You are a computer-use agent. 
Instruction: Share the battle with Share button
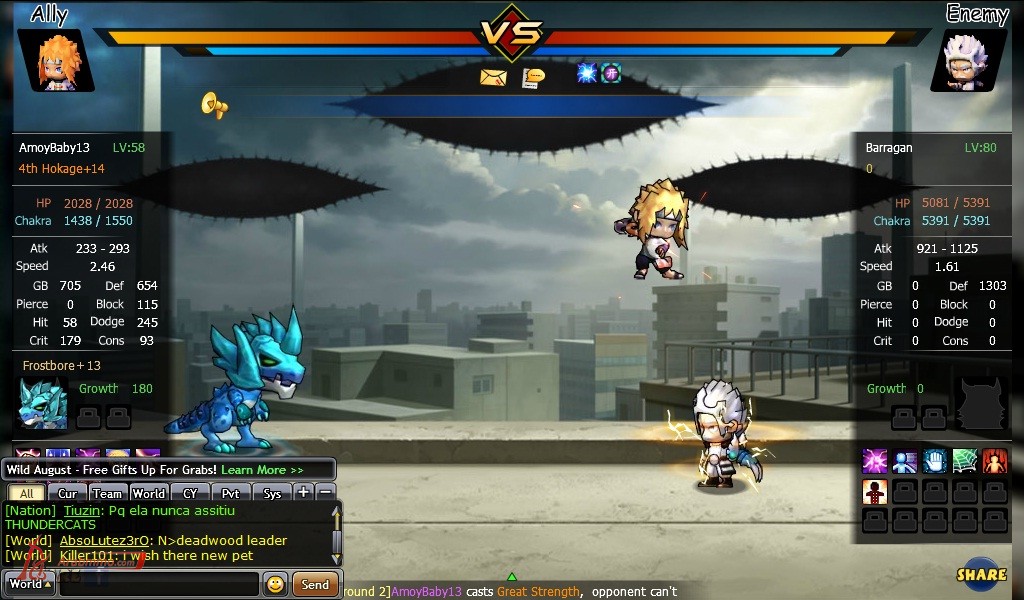981,574
